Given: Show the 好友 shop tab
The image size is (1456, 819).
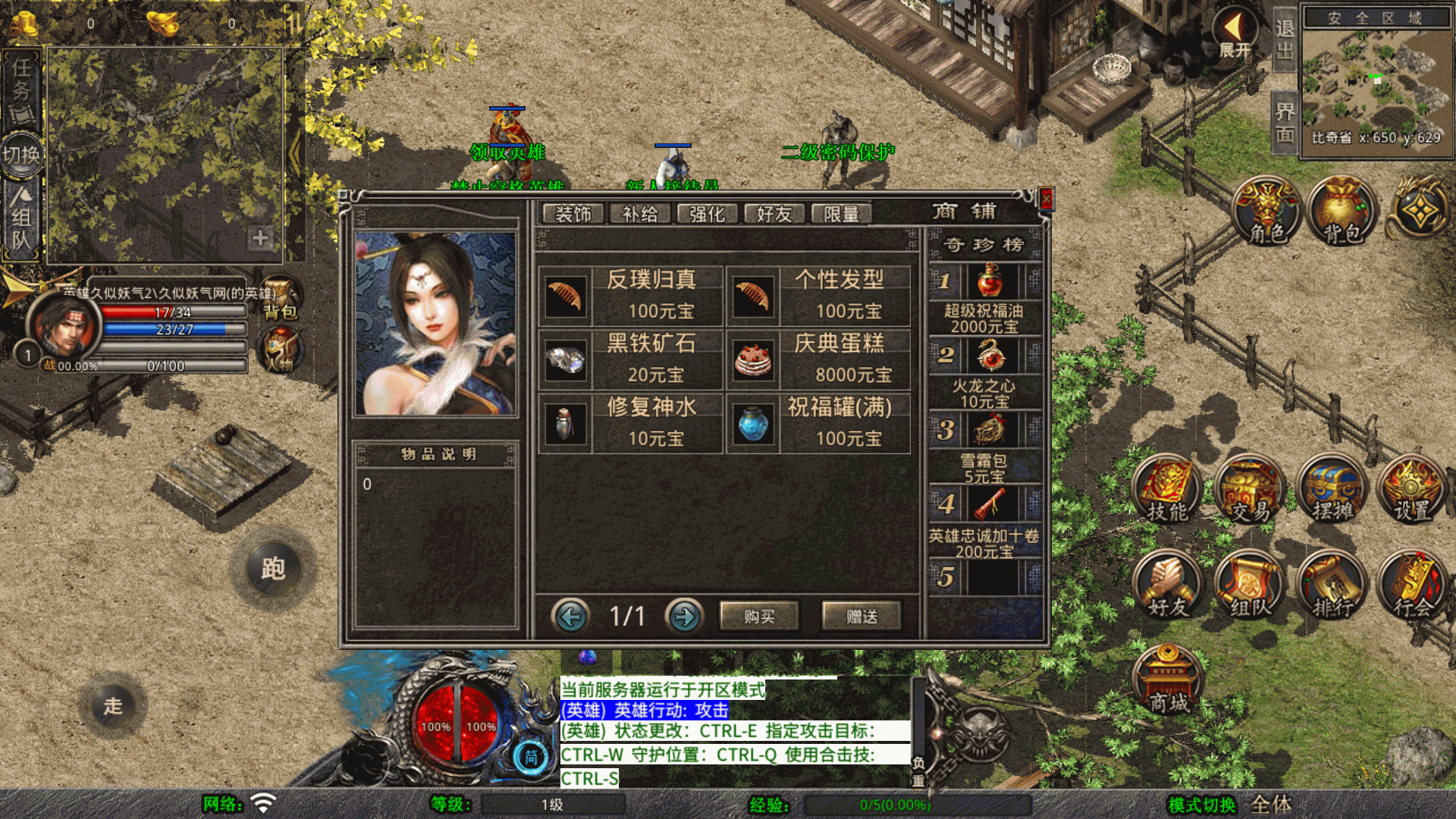Looking at the screenshot, I should click(773, 214).
